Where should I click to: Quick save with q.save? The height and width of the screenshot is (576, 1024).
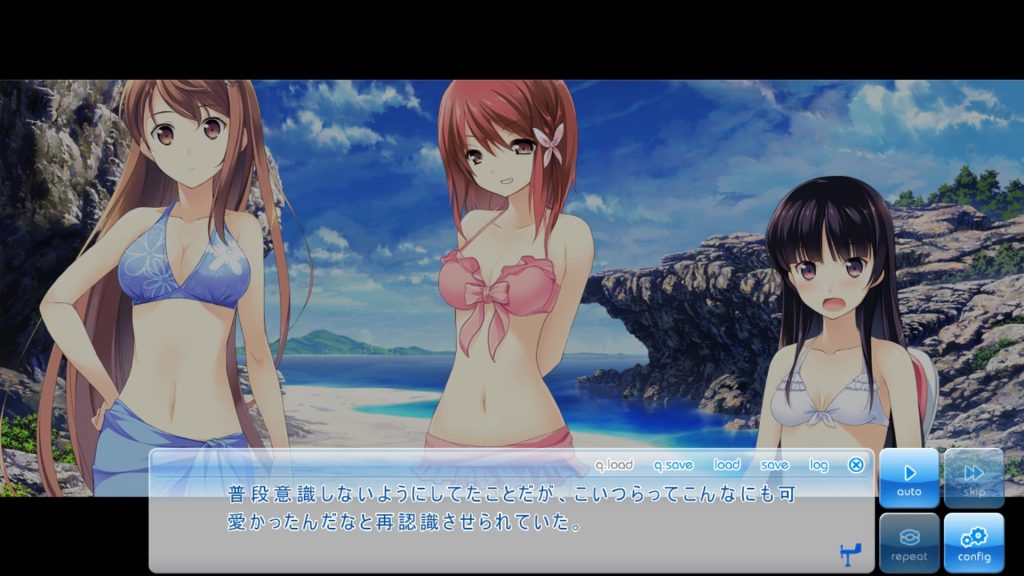[673, 465]
